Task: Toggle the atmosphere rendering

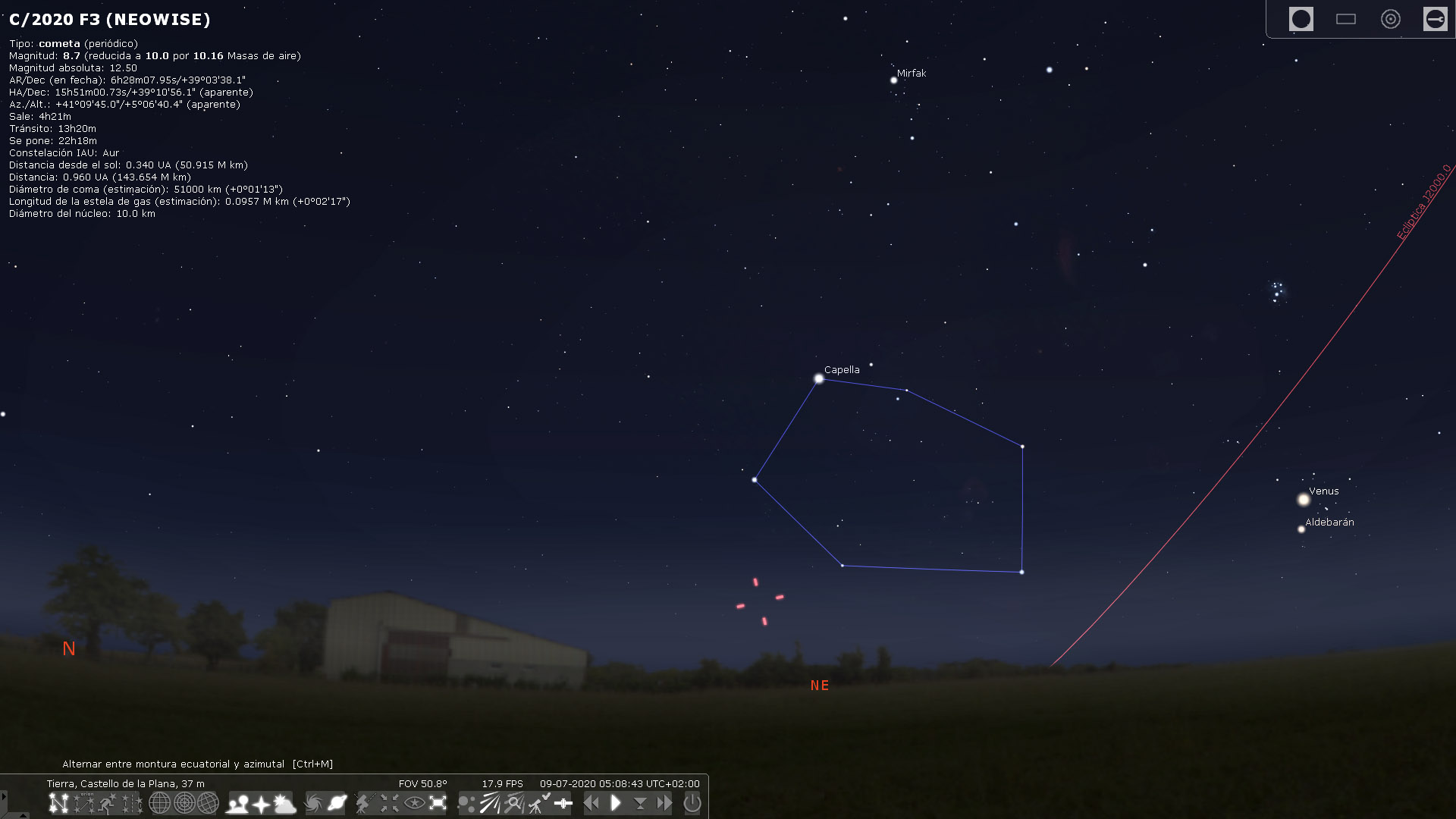Action: (x=284, y=803)
